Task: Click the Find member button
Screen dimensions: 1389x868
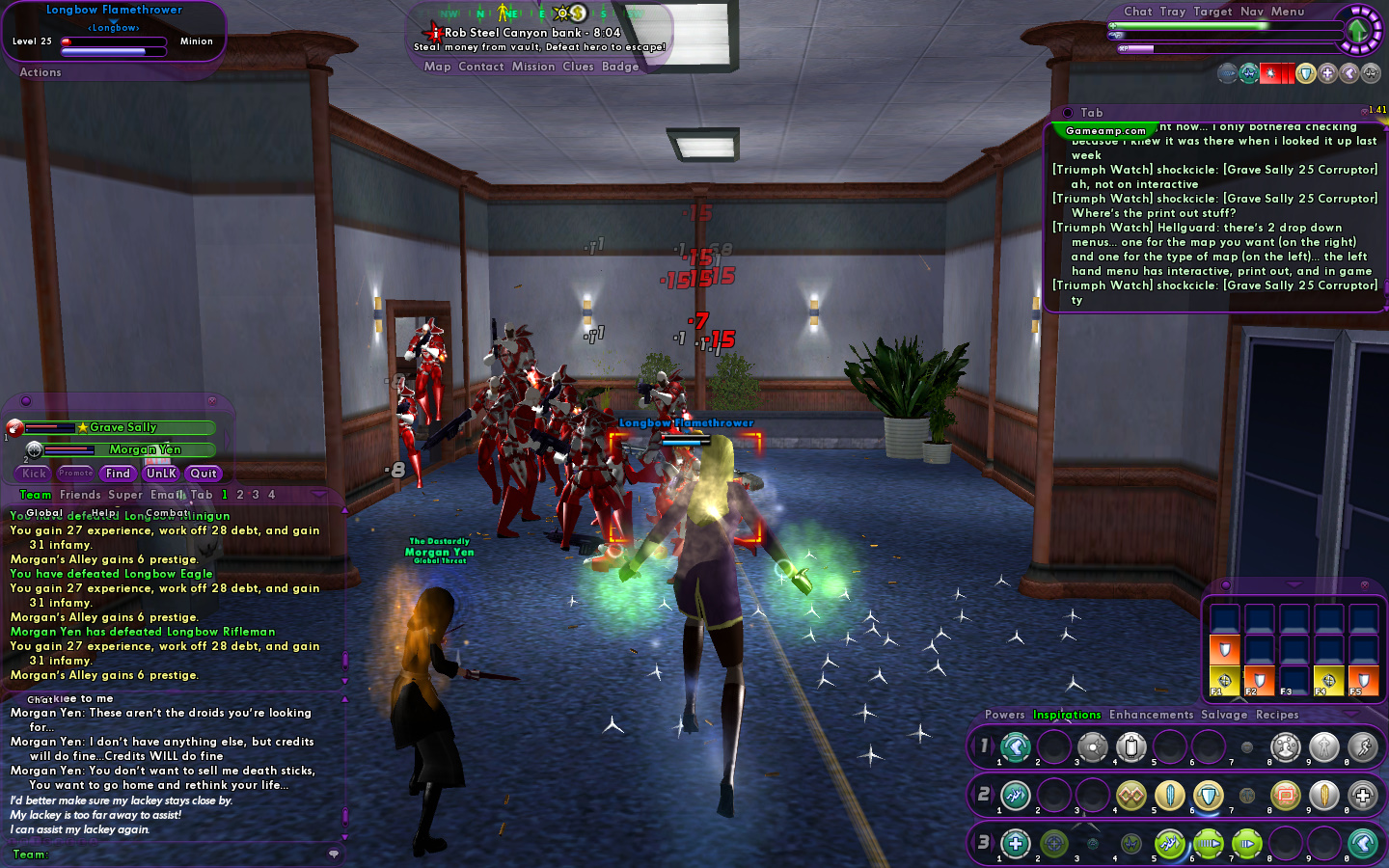Action: point(118,474)
